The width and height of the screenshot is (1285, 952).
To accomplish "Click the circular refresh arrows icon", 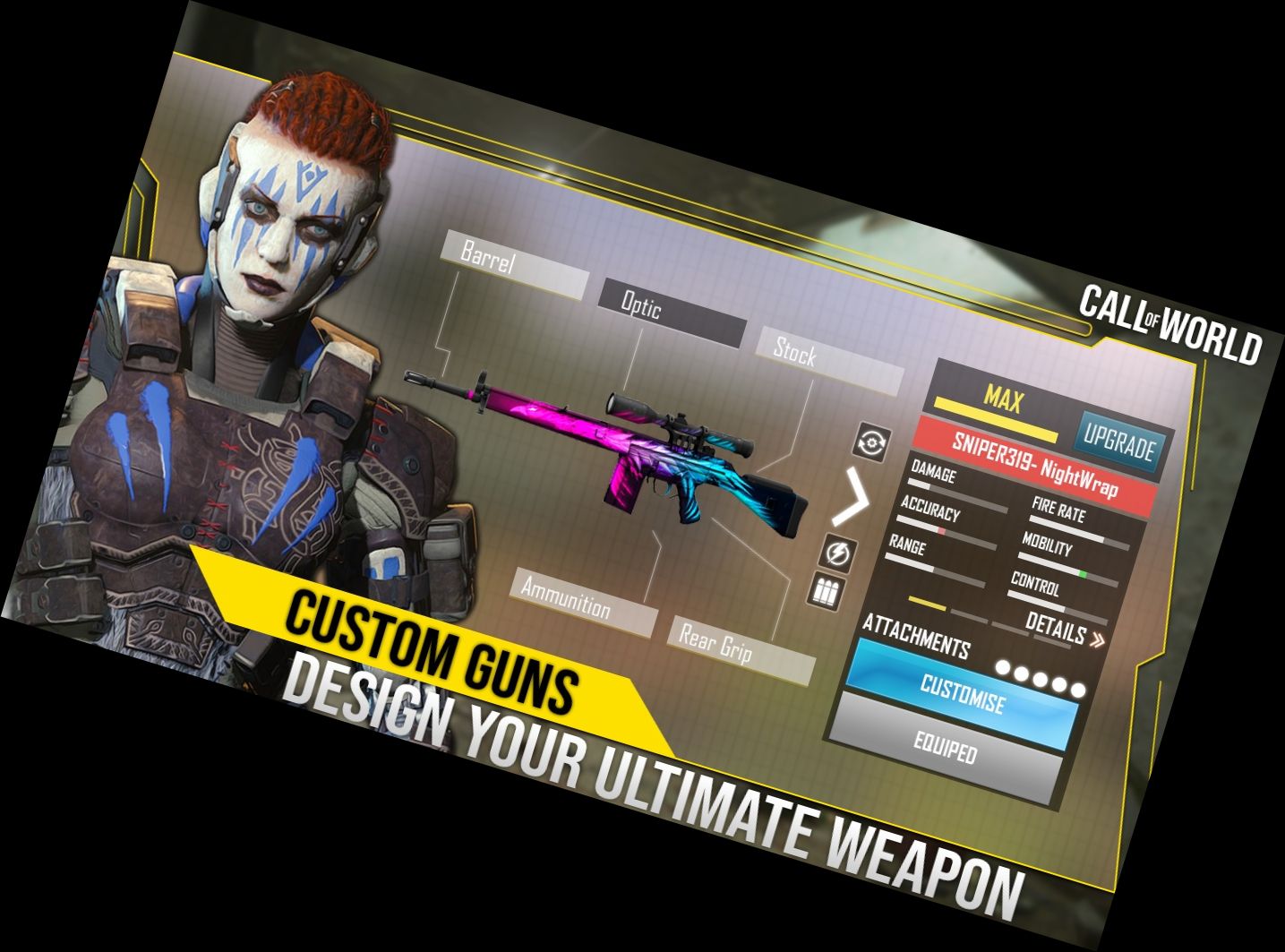I will pos(872,442).
